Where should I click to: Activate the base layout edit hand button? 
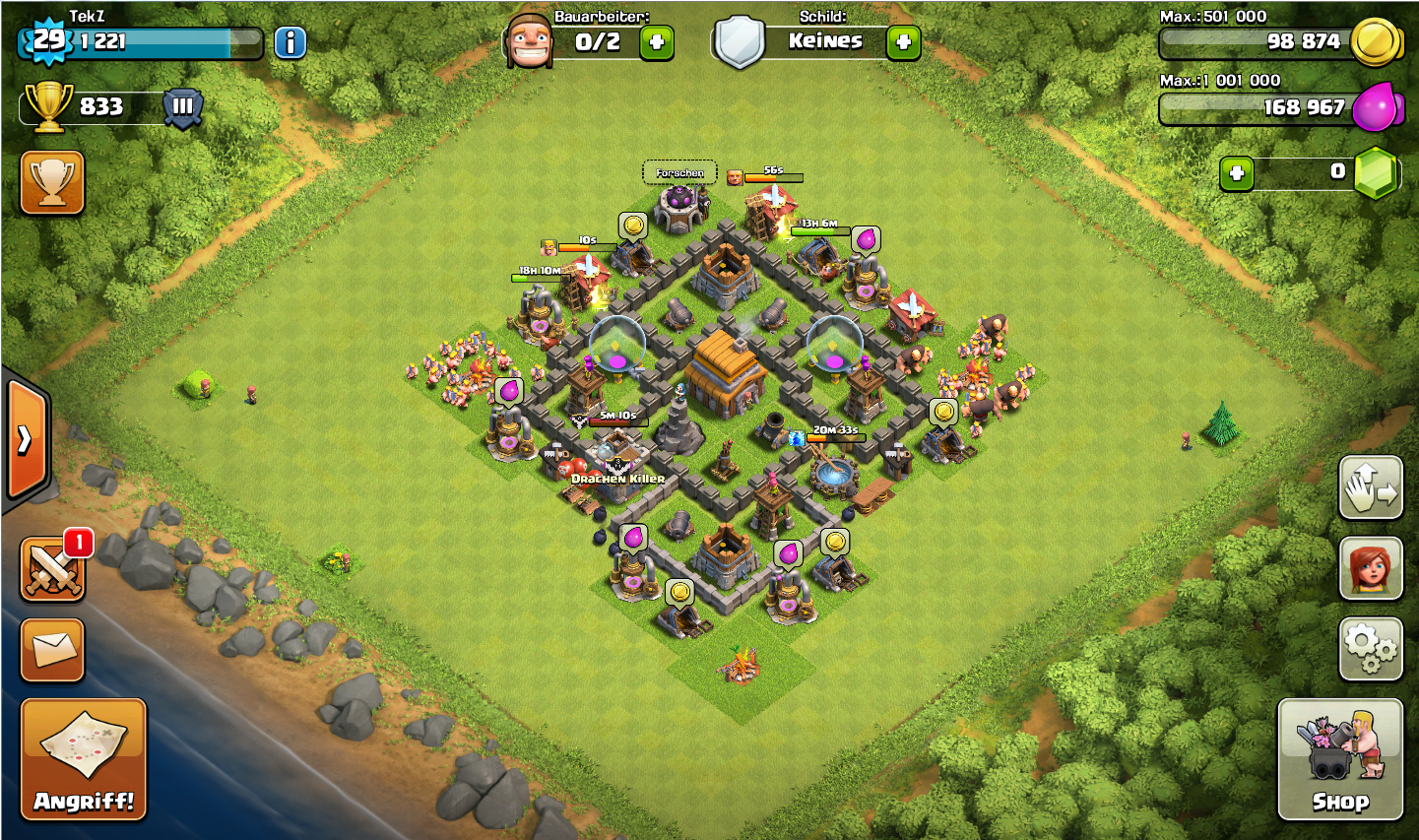[x=1371, y=487]
